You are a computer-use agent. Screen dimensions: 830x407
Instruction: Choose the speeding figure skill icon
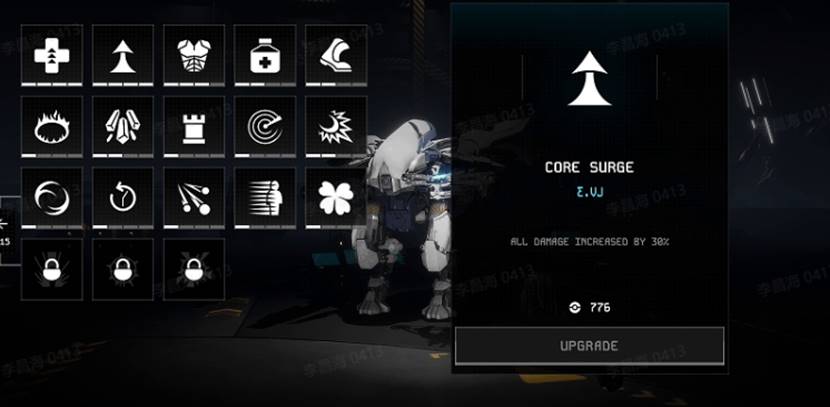pos(265,197)
